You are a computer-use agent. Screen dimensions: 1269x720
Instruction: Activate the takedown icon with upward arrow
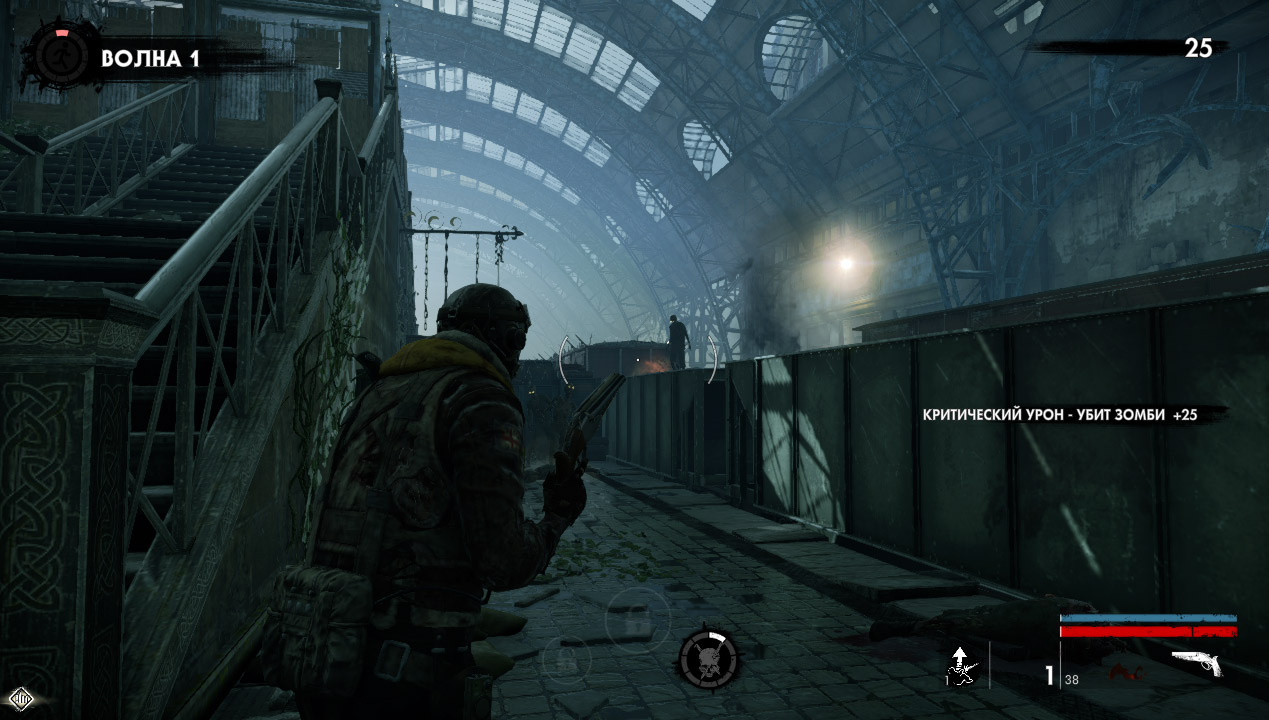coord(961,666)
